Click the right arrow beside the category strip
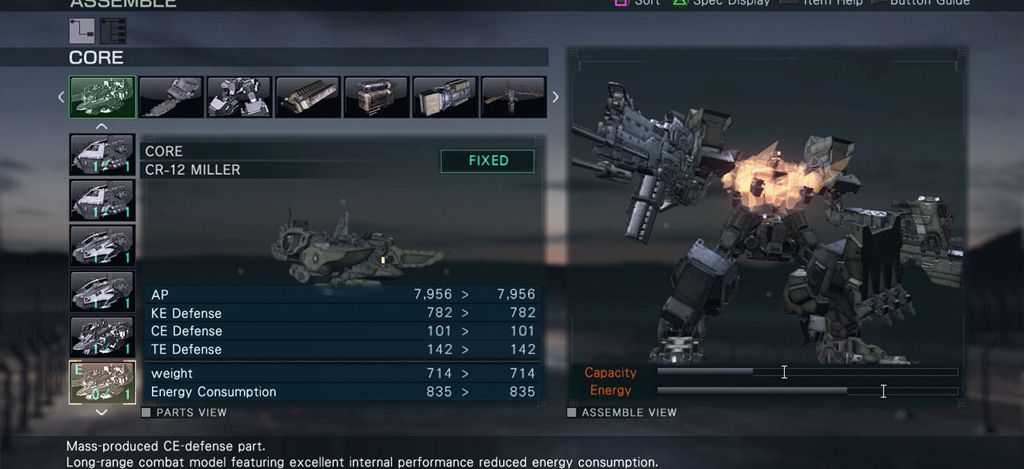The width and height of the screenshot is (1024, 469). pos(556,97)
